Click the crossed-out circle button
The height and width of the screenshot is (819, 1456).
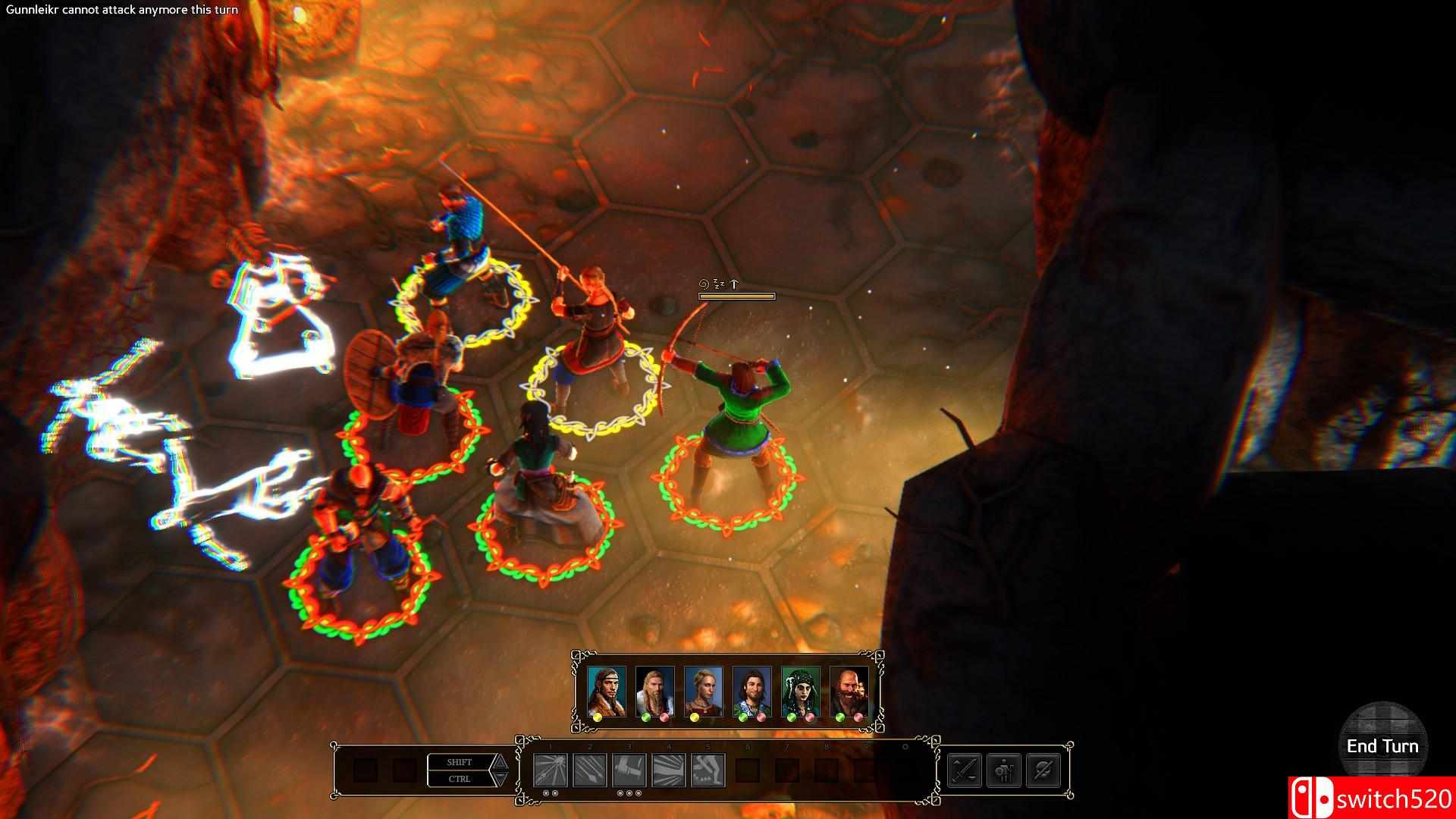coord(1043,770)
